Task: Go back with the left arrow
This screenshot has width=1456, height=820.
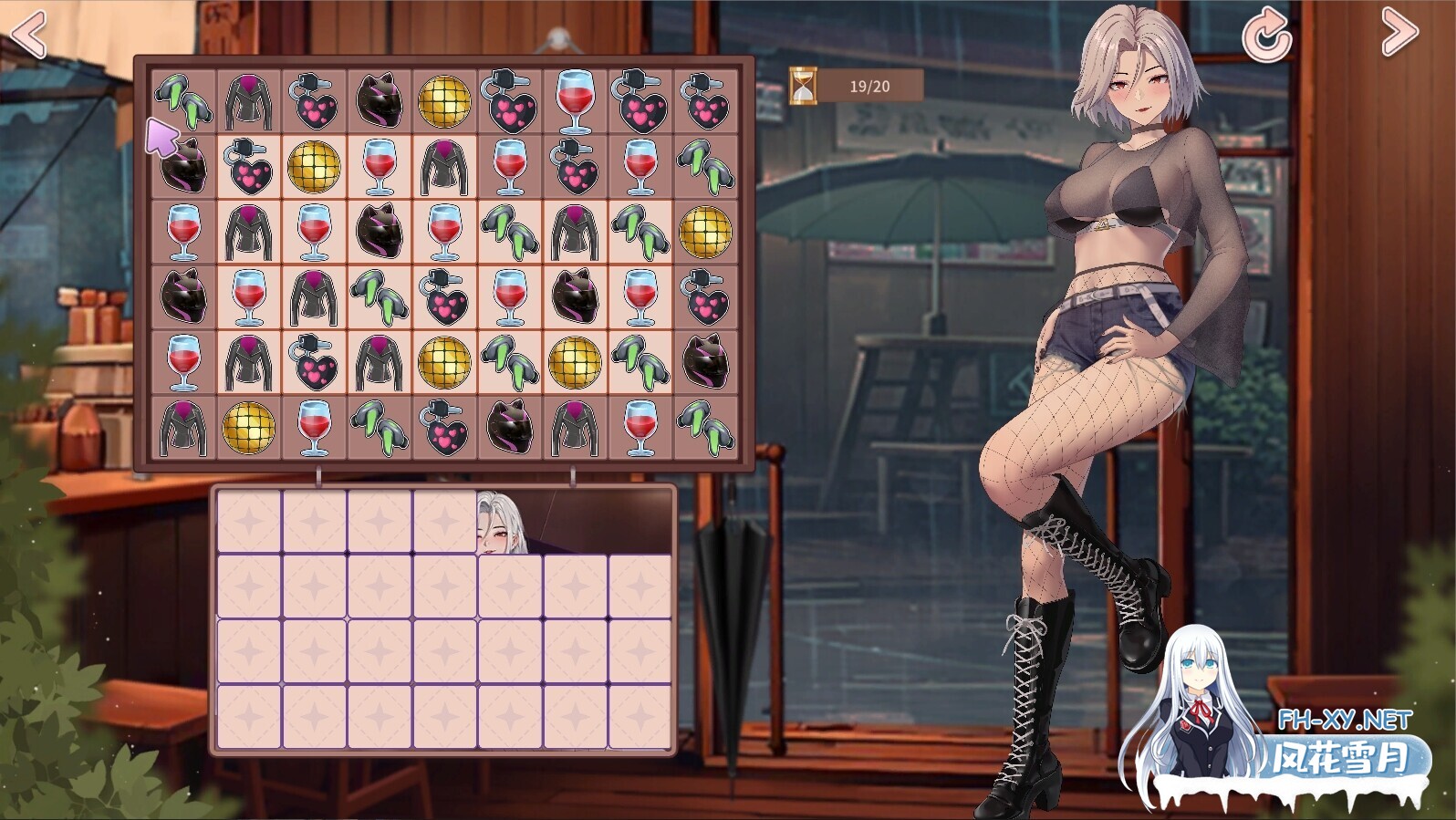Action: point(28,35)
